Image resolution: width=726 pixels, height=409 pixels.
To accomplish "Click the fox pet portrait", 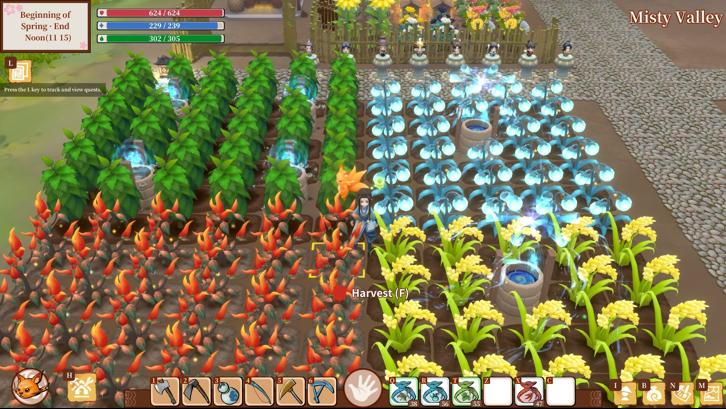I will tap(29, 387).
